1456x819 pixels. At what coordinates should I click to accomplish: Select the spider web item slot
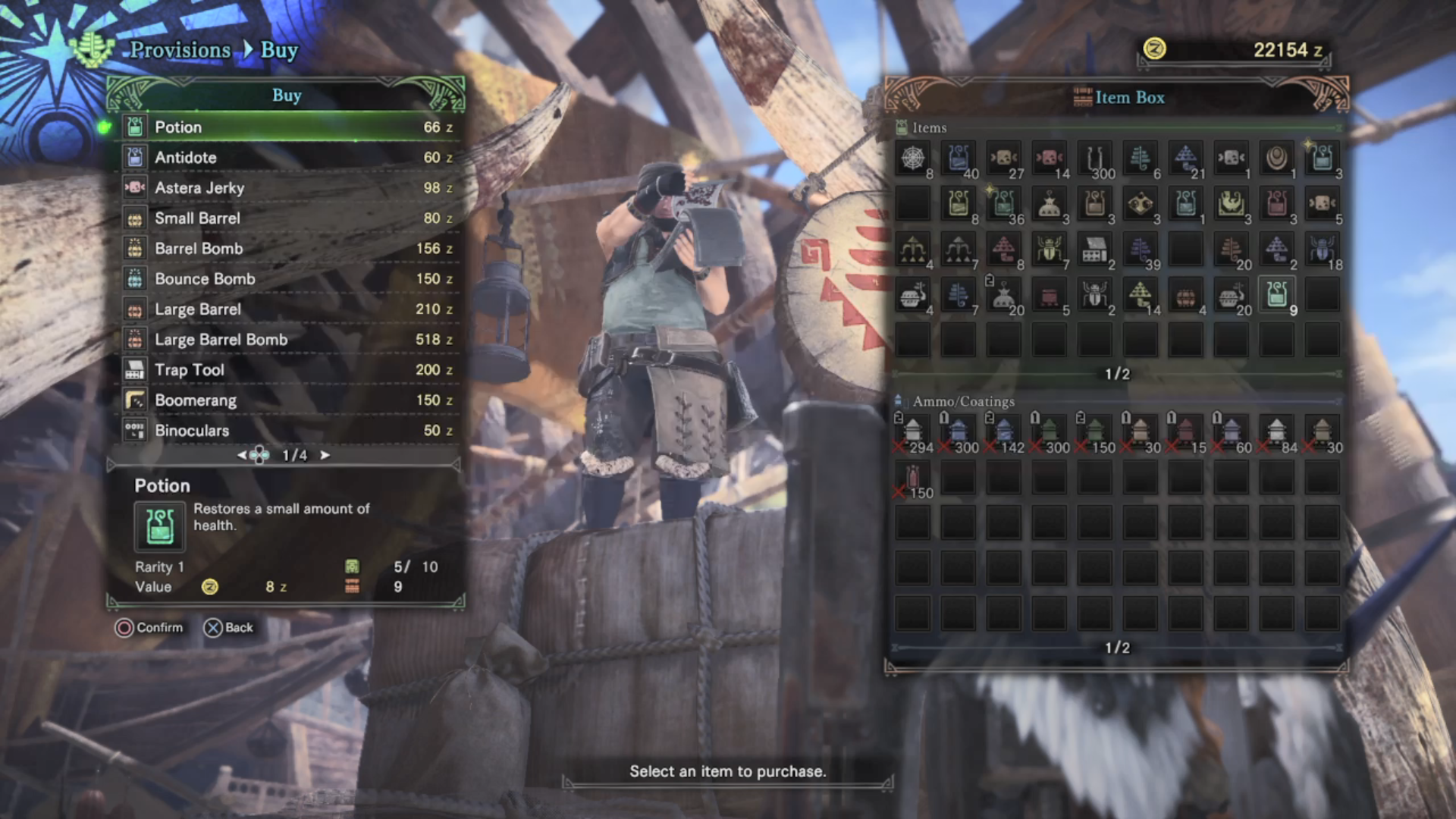[x=913, y=158]
